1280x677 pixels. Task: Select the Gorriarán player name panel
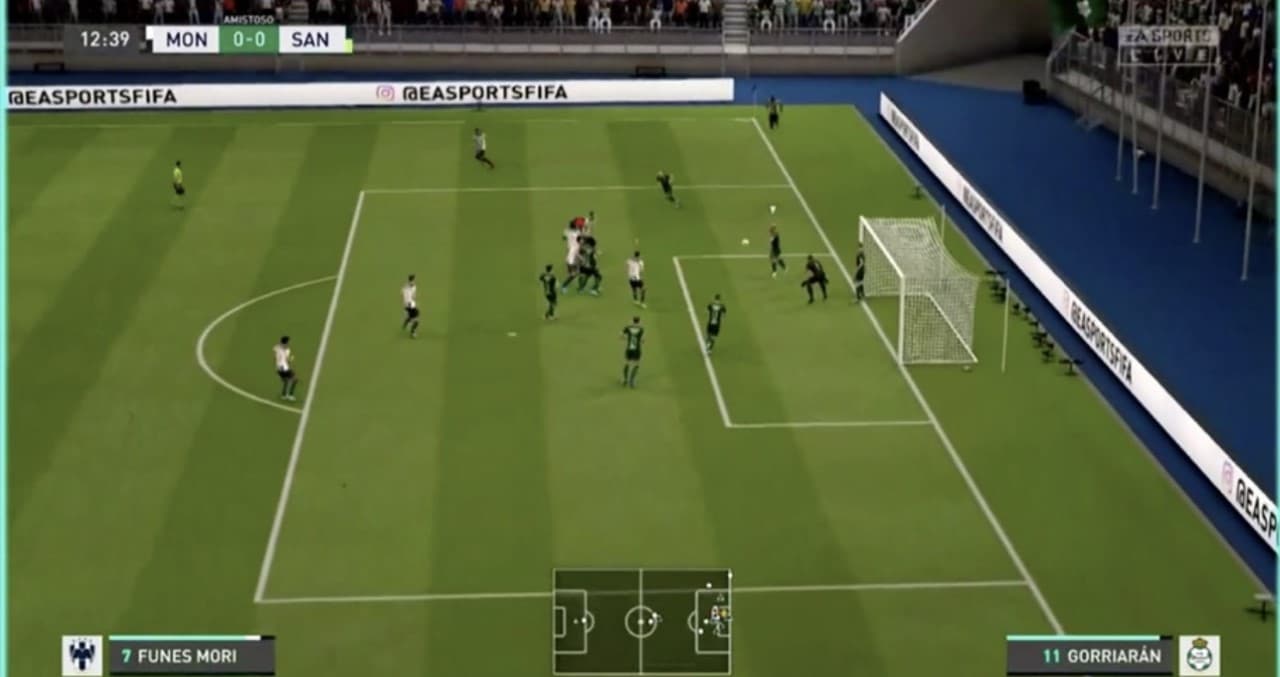tap(1088, 656)
